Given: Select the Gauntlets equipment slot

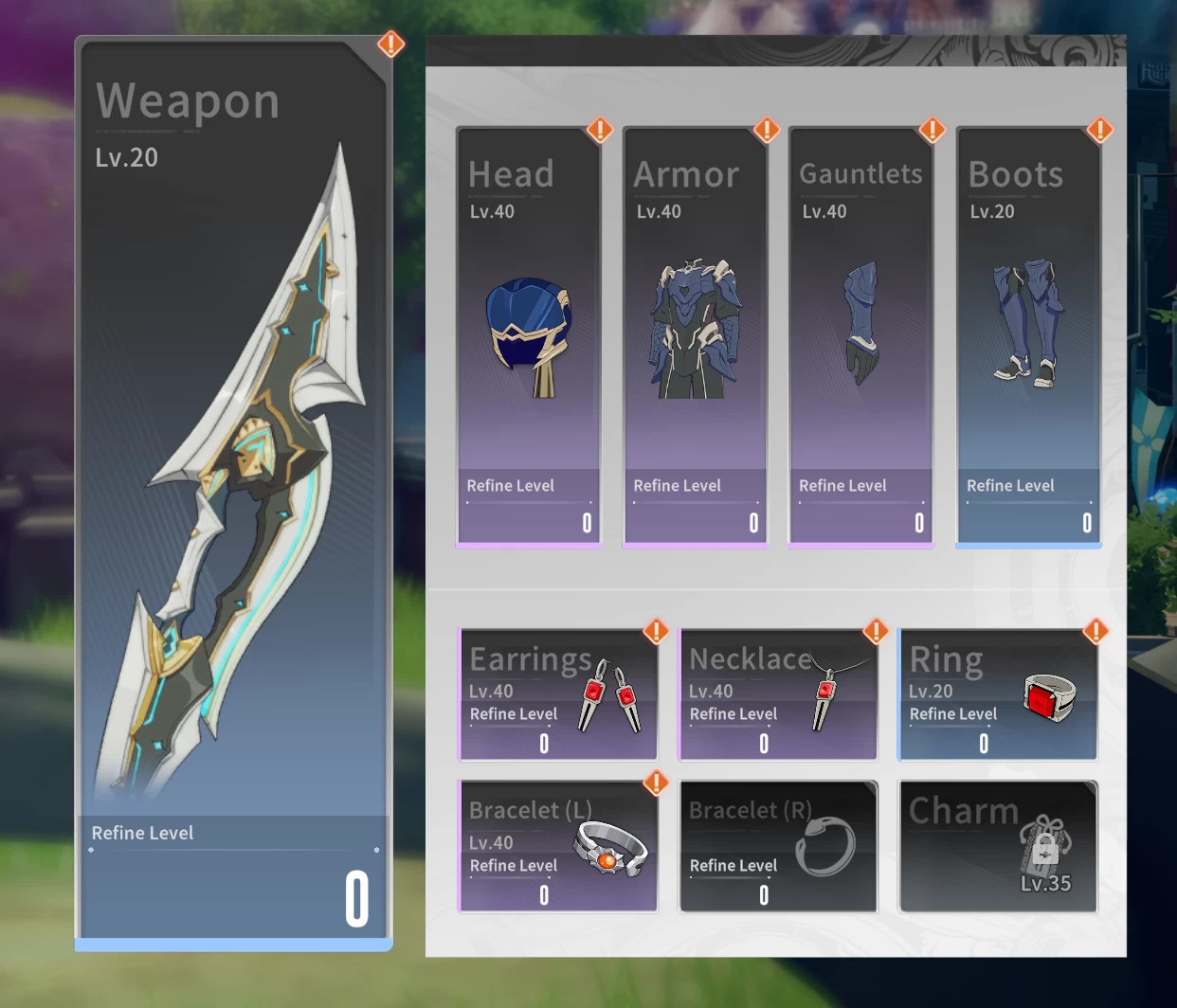Looking at the screenshot, I should [x=860, y=337].
